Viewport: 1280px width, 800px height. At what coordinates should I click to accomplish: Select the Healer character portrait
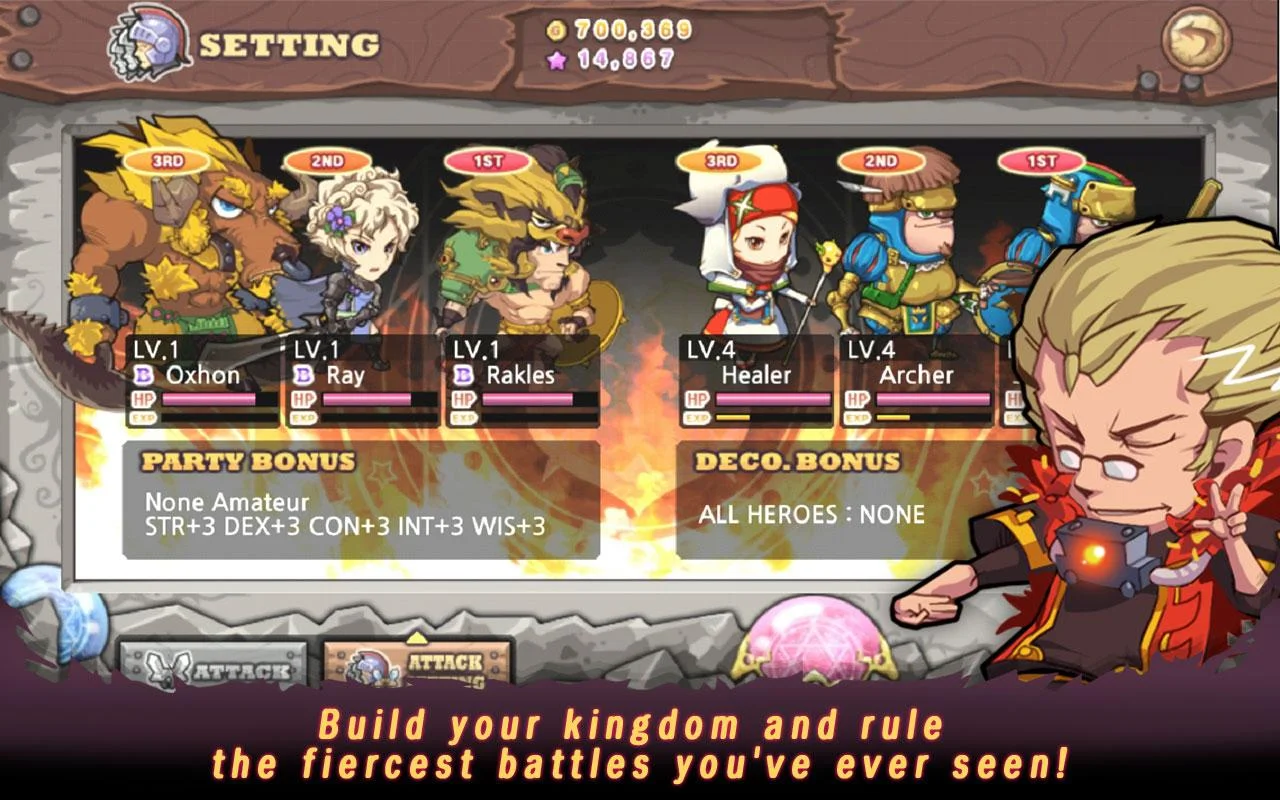[x=753, y=255]
